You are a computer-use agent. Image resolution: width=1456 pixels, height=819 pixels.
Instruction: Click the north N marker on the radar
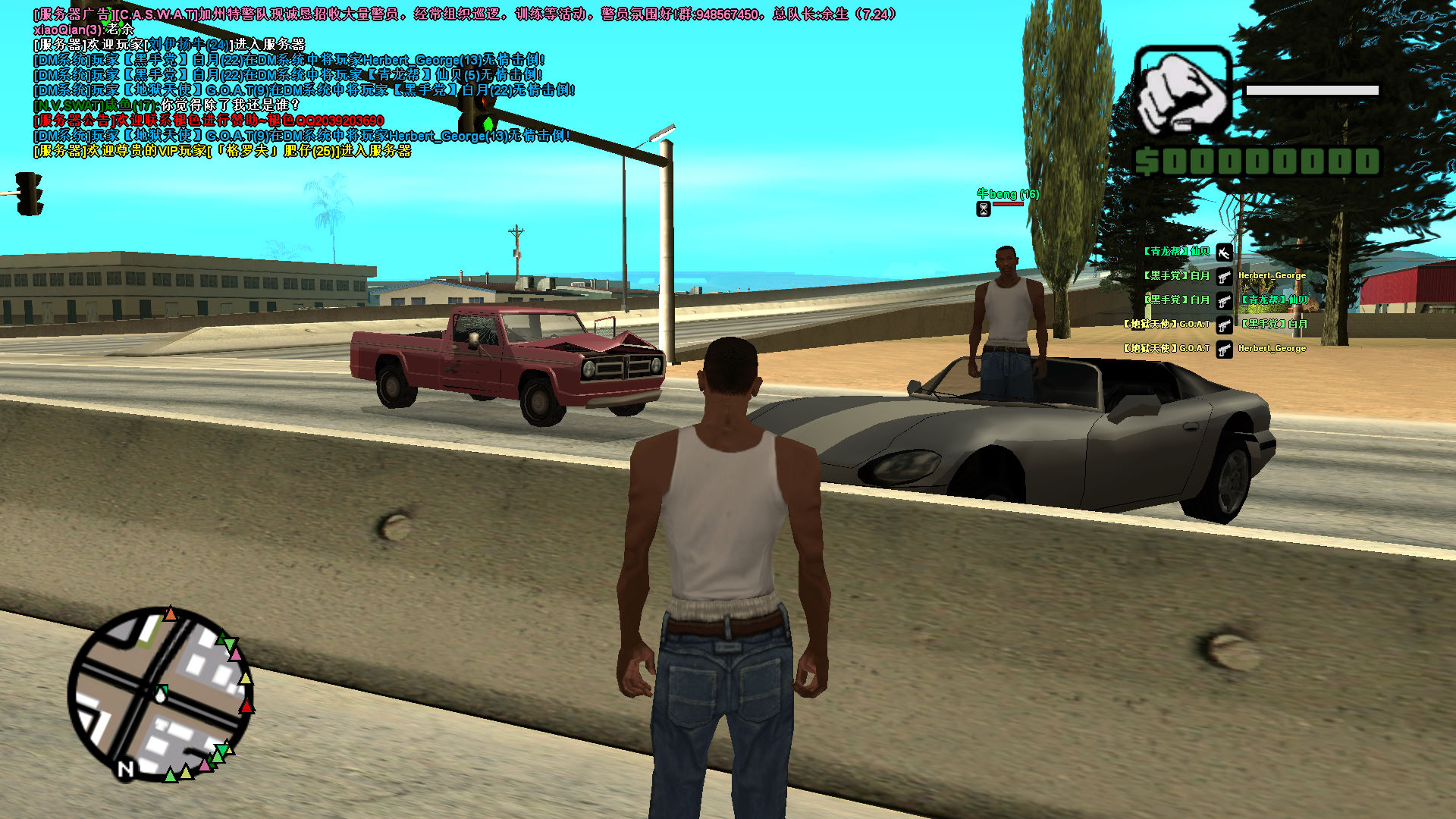pyautogui.click(x=126, y=769)
